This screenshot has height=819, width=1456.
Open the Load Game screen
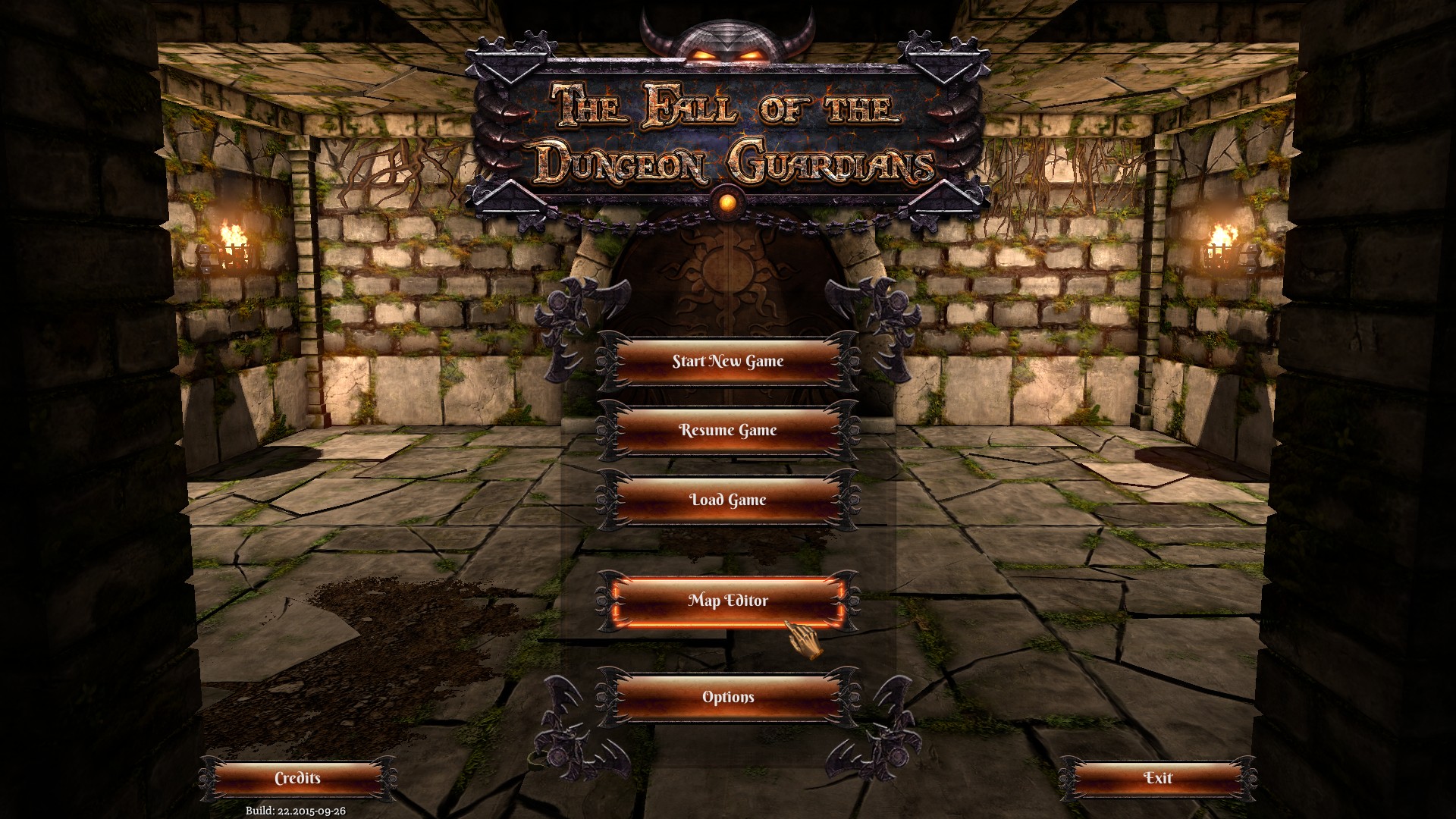727,500
